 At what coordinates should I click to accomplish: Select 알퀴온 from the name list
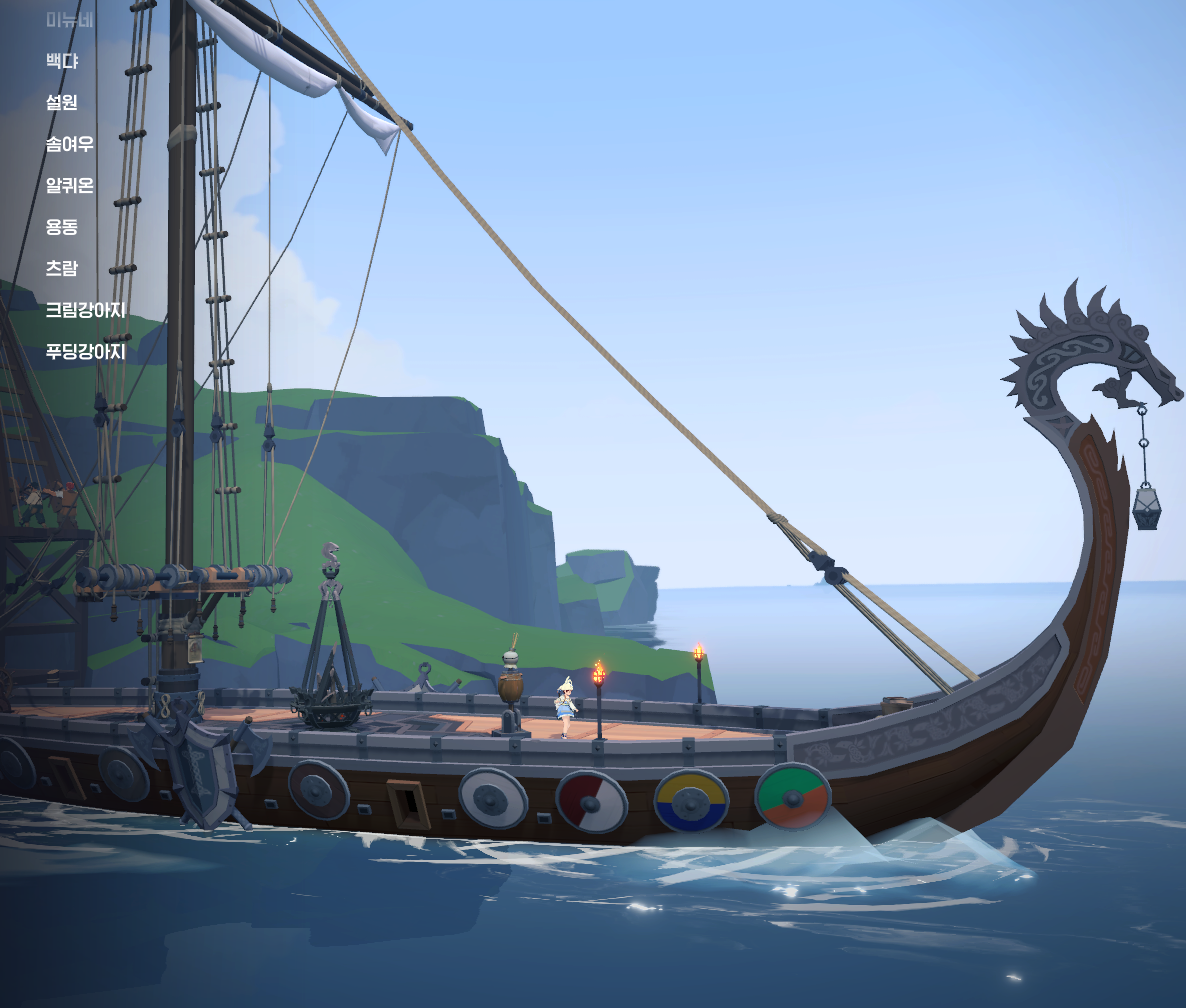(x=70, y=185)
